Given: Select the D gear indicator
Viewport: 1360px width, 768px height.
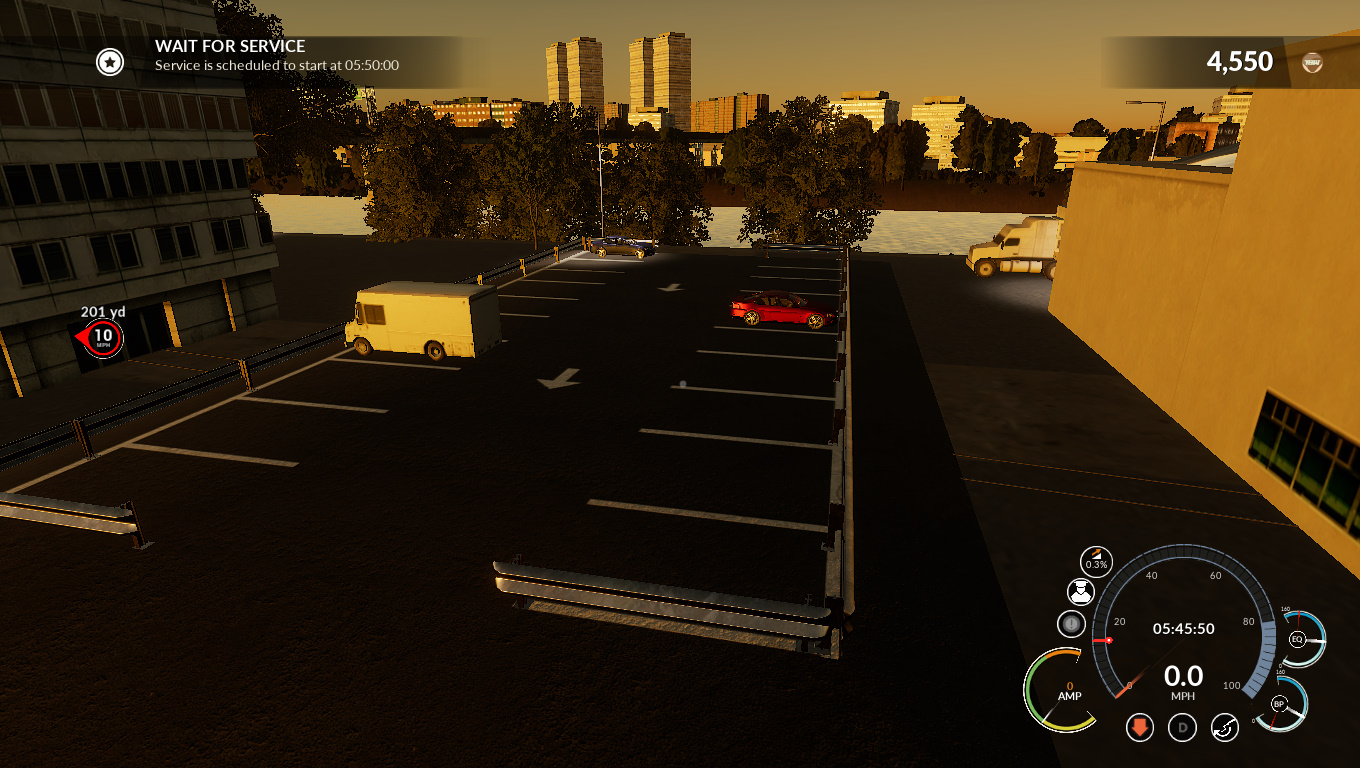Looking at the screenshot, I should [x=1182, y=727].
